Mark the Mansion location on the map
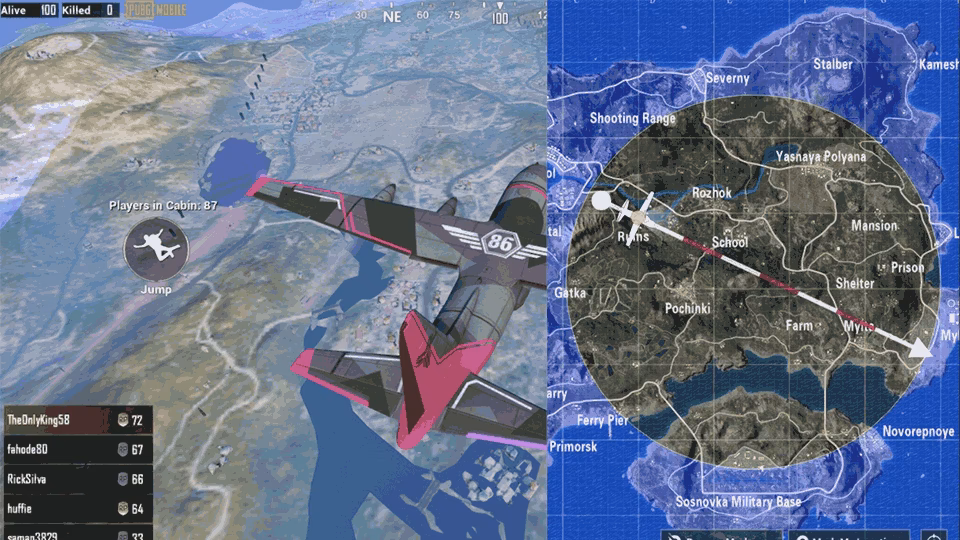The height and width of the screenshot is (540, 960). pos(873,226)
